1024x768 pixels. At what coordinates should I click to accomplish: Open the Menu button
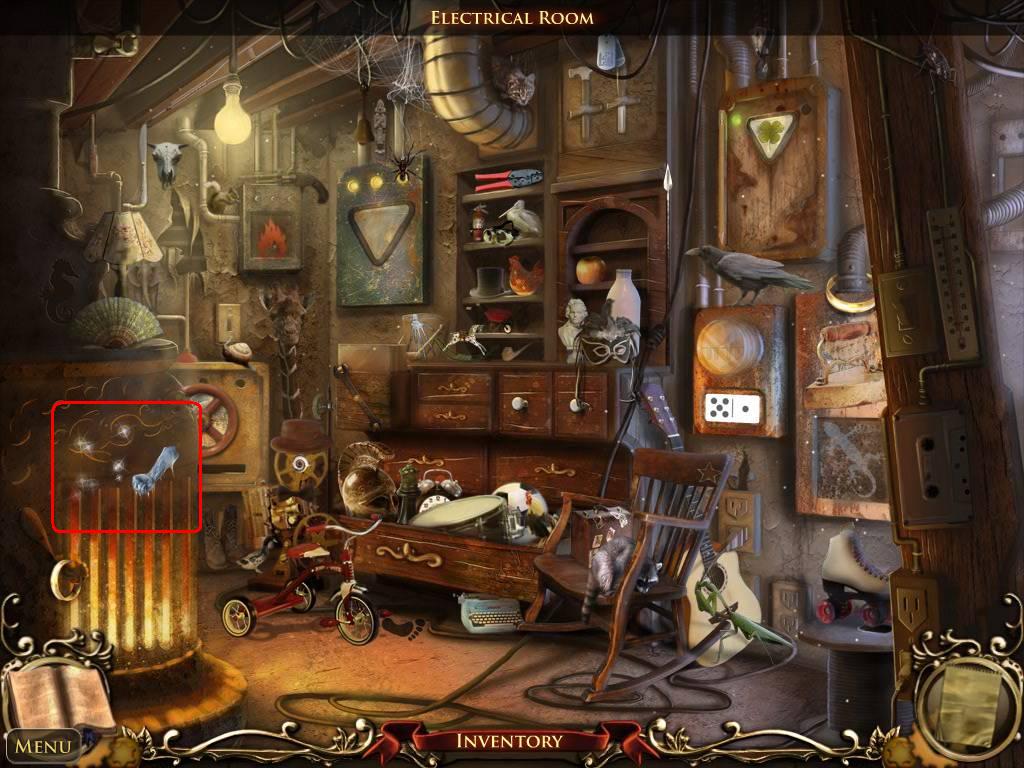coord(43,745)
